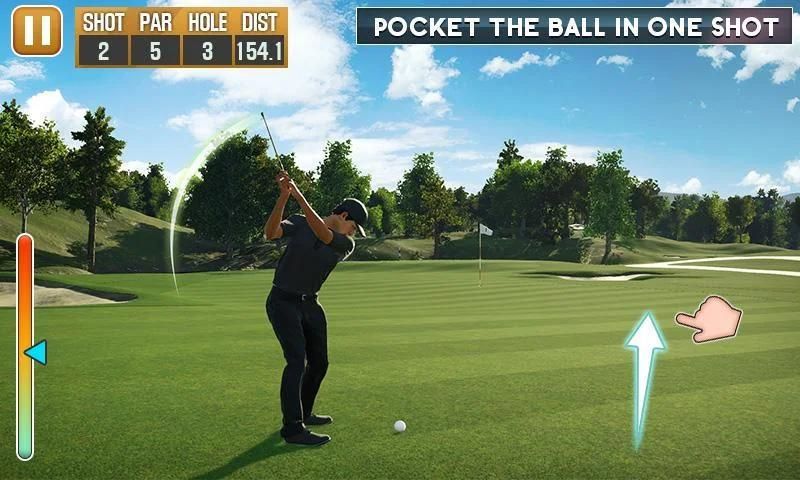Pause the game with the pause button
This screenshot has height=480, width=800.
point(37,32)
